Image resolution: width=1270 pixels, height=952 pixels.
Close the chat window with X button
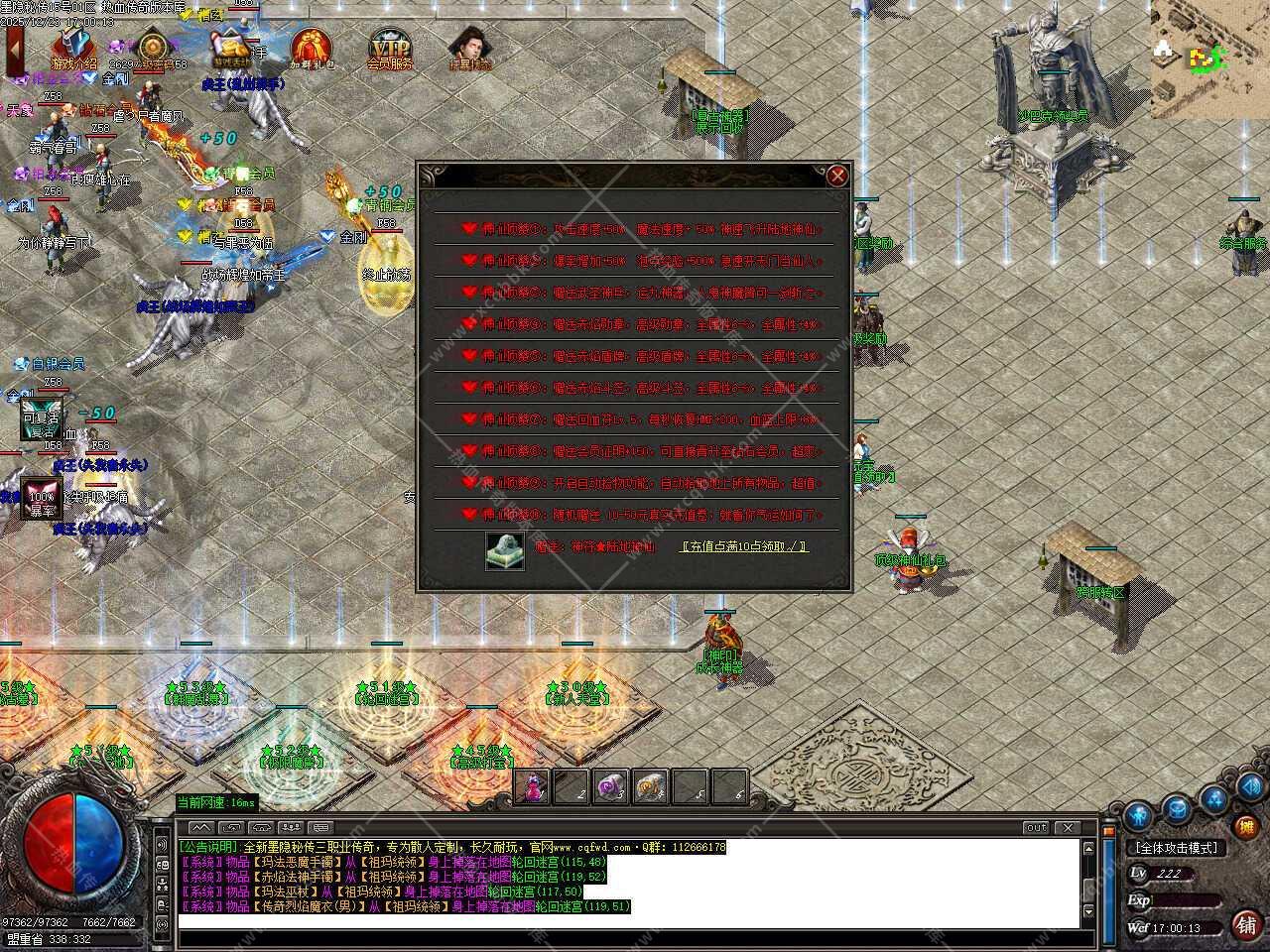coord(1068,828)
